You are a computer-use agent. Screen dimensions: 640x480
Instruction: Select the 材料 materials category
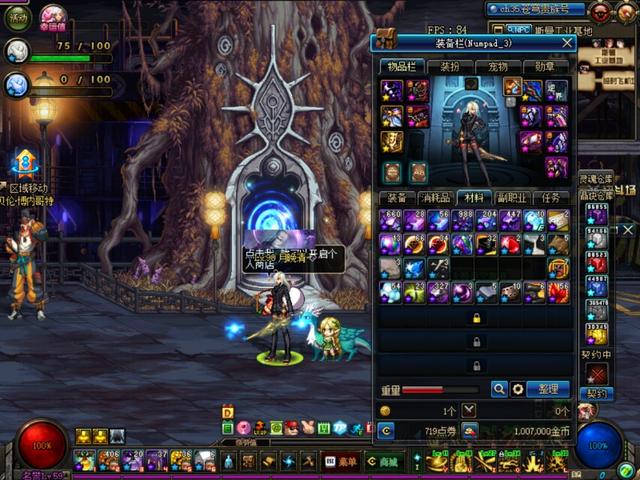tap(474, 197)
